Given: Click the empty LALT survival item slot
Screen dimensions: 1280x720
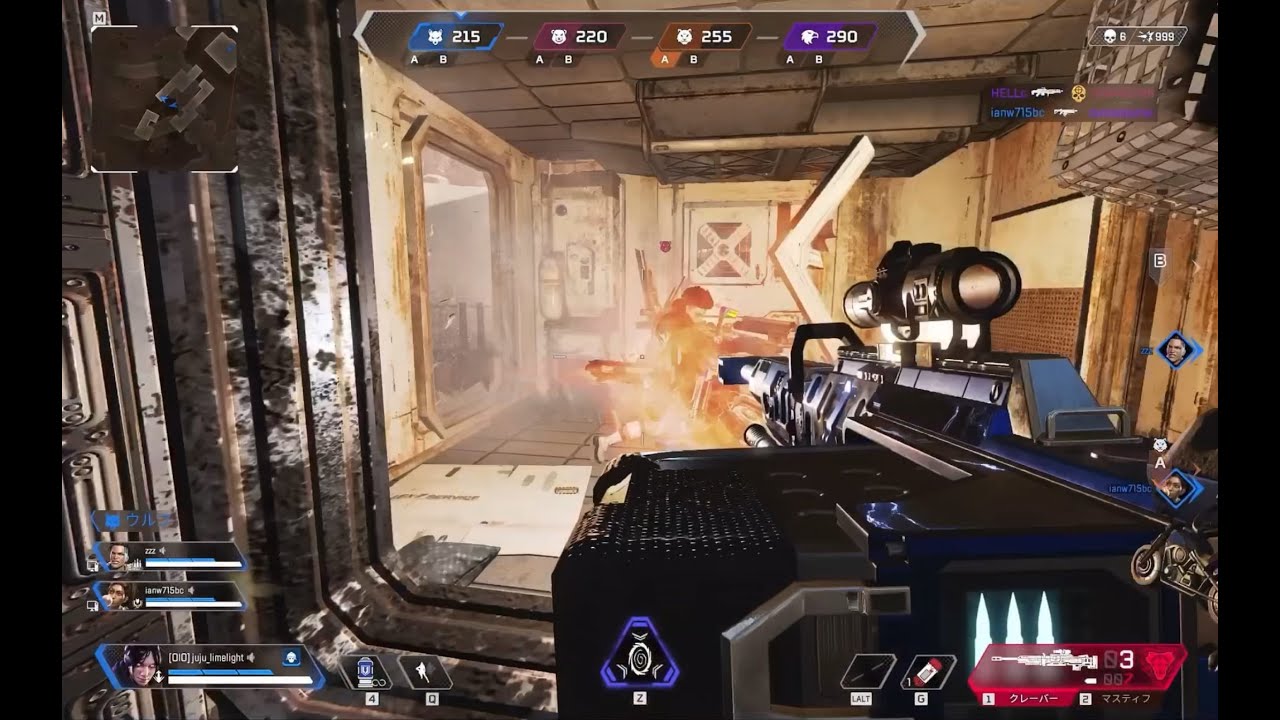Looking at the screenshot, I should [867, 671].
